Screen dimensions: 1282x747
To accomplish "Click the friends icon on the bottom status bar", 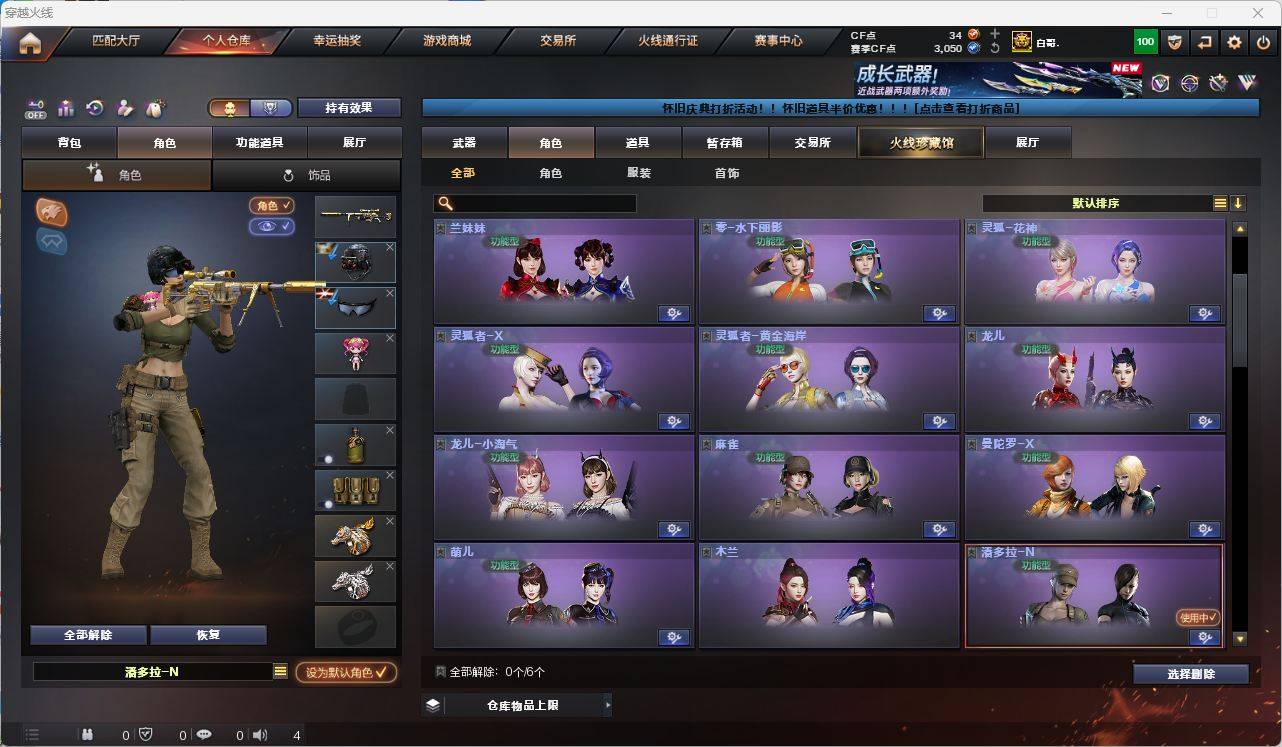I will [88, 735].
